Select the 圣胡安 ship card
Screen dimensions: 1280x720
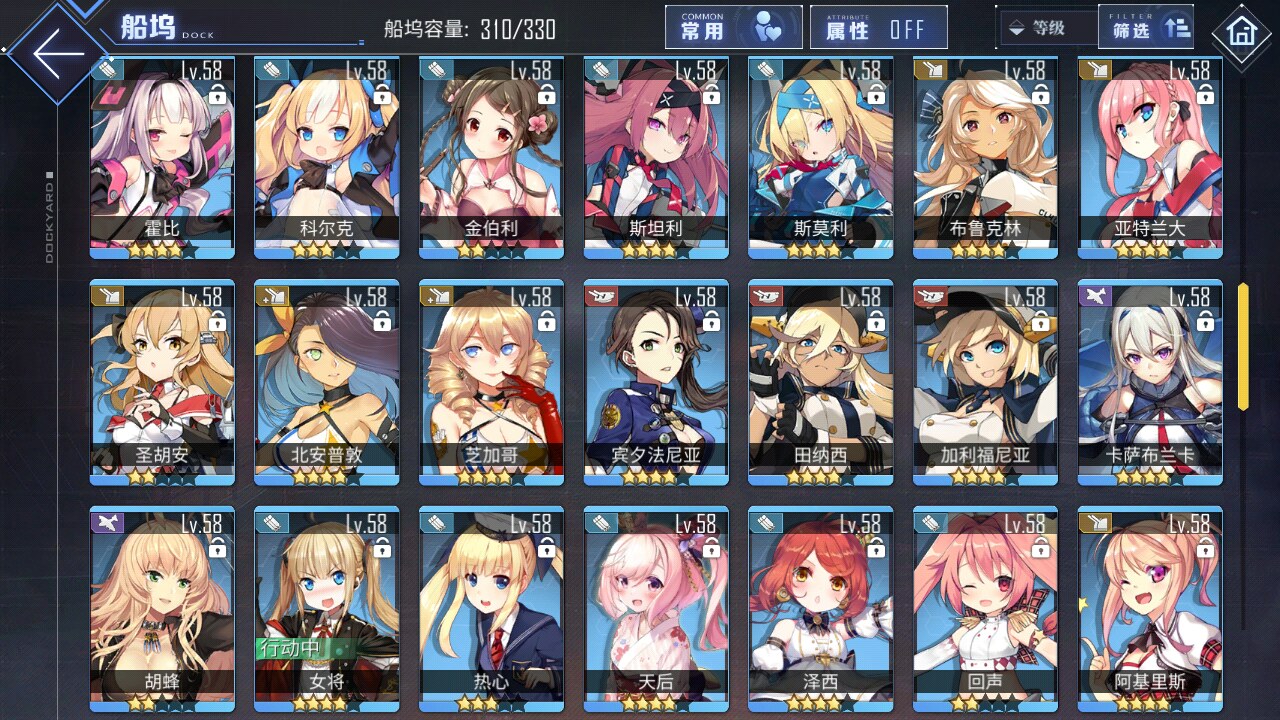click(x=162, y=382)
